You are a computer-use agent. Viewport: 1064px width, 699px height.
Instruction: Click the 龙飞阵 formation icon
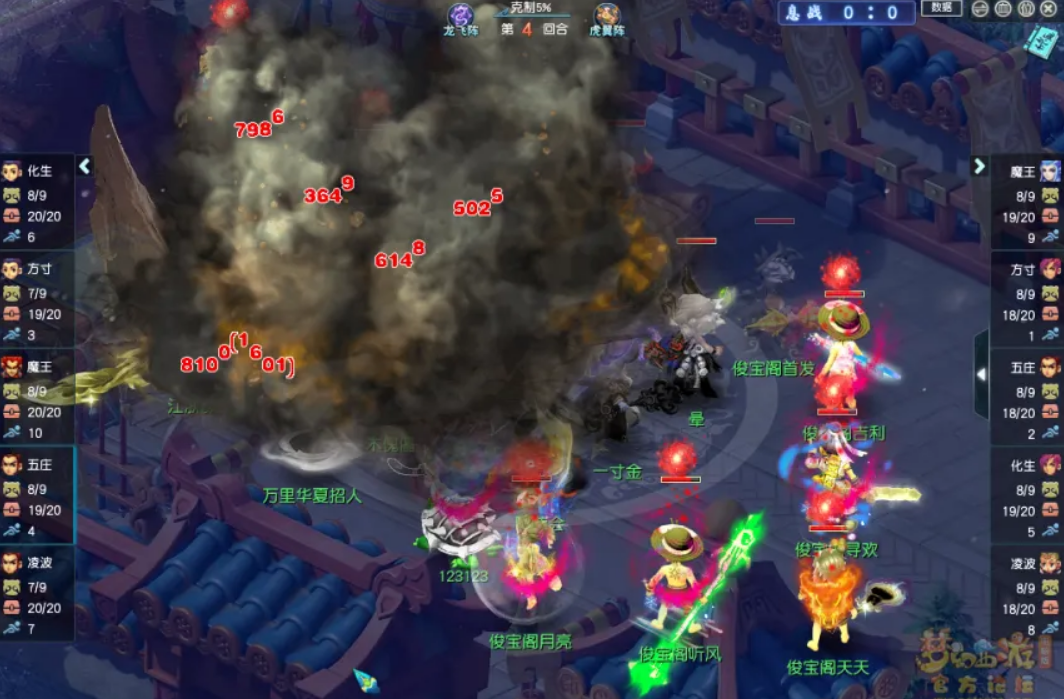point(462,17)
